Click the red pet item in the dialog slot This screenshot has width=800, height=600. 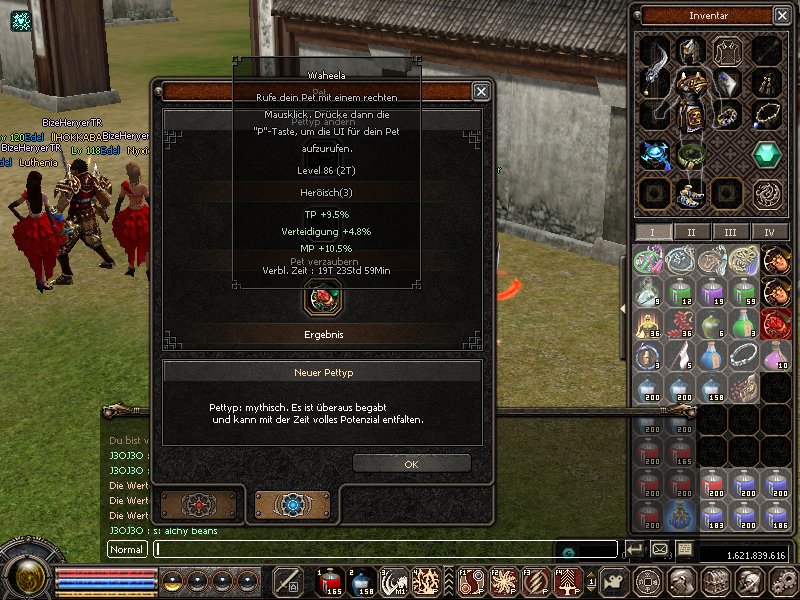[323, 296]
